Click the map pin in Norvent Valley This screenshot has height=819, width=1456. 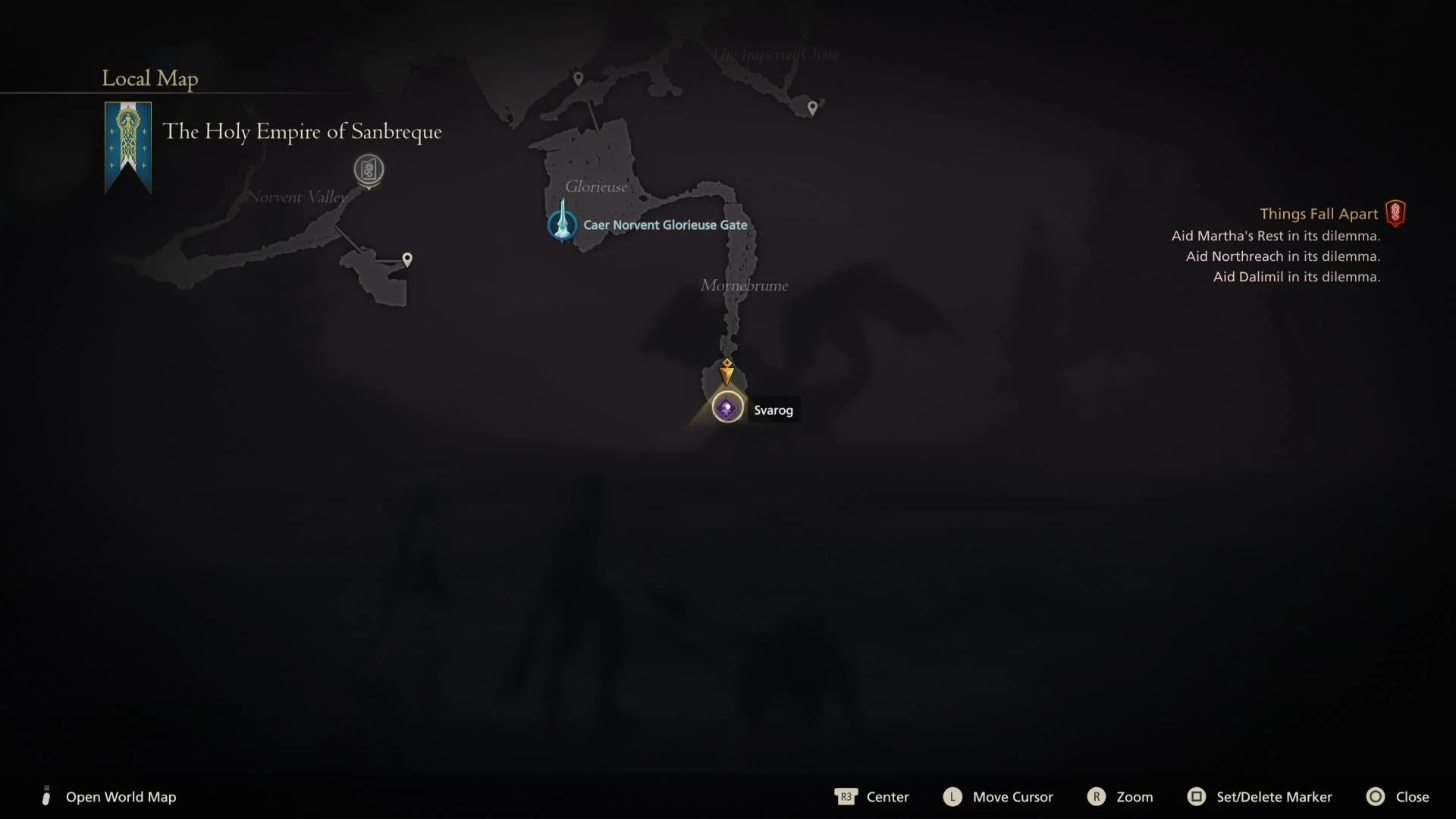tap(408, 259)
